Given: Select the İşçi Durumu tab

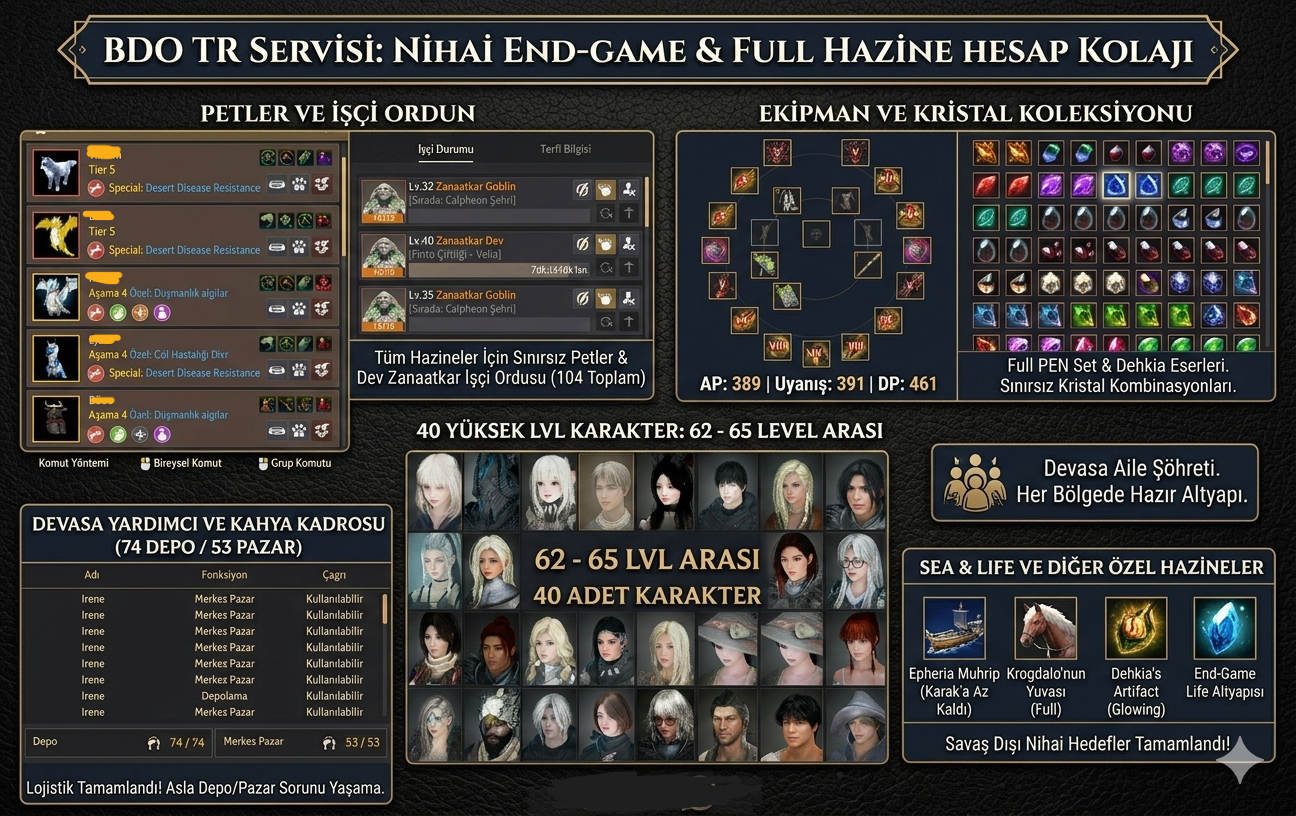Looking at the screenshot, I should tap(445, 148).
